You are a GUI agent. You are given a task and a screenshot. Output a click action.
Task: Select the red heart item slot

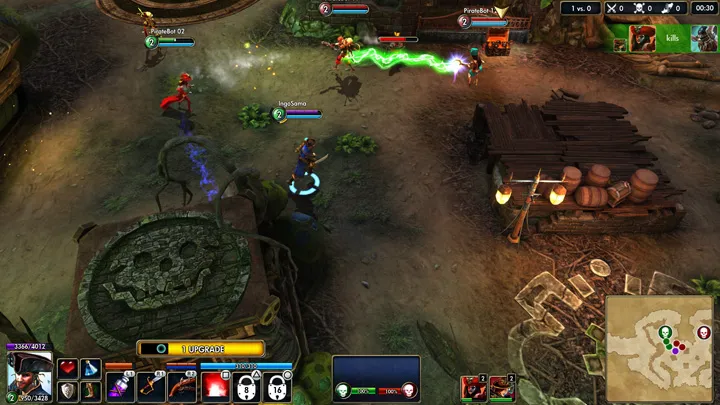[68, 369]
